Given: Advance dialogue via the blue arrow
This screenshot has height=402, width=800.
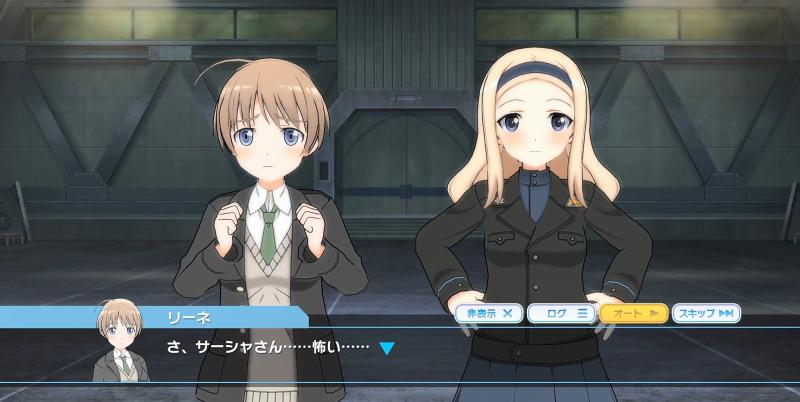Looking at the screenshot, I should coord(387,349).
